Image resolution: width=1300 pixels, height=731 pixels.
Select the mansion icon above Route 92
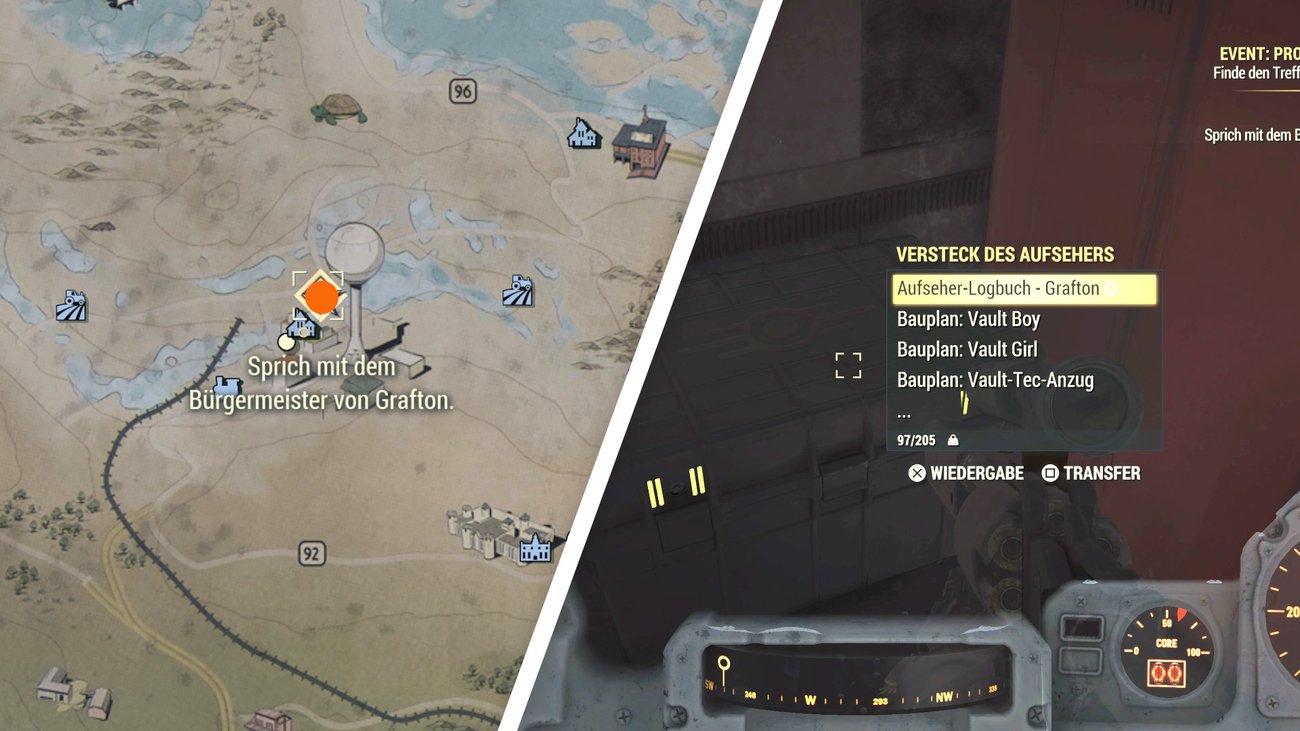[x=536, y=552]
